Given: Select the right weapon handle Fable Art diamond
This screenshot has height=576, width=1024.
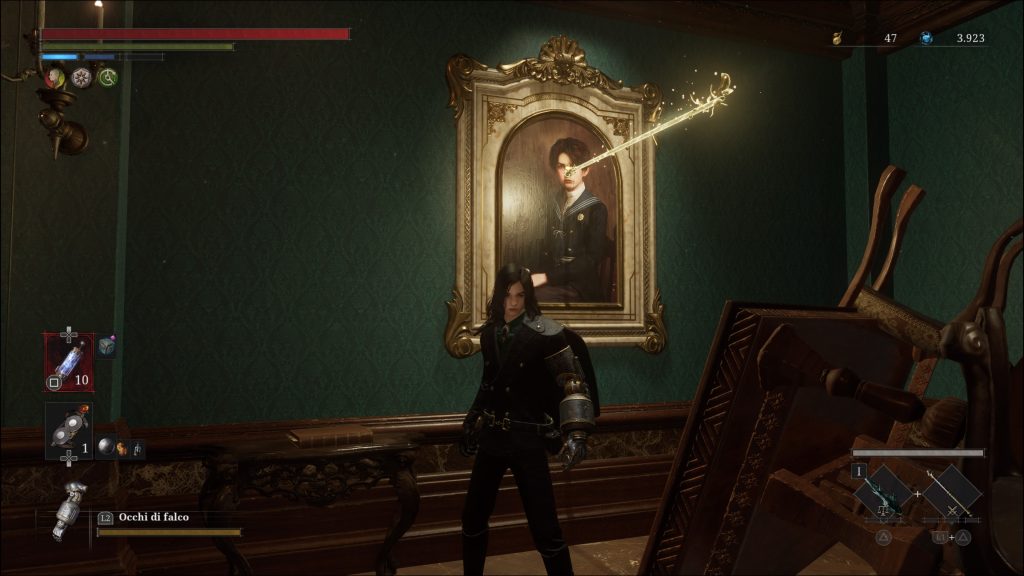Looking at the screenshot, I should click(x=952, y=492).
